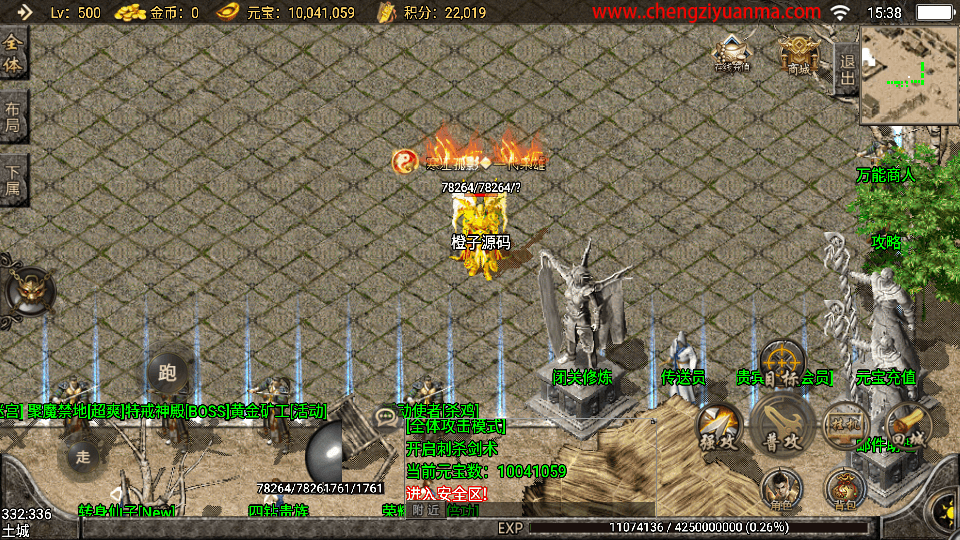Open the 角色 character sheet

781,489
